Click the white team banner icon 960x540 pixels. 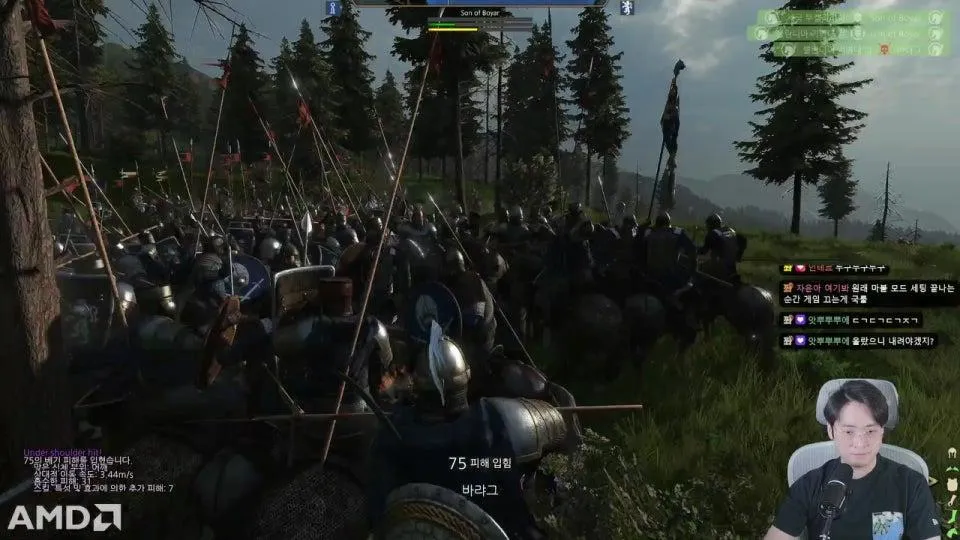click(626, 8)
